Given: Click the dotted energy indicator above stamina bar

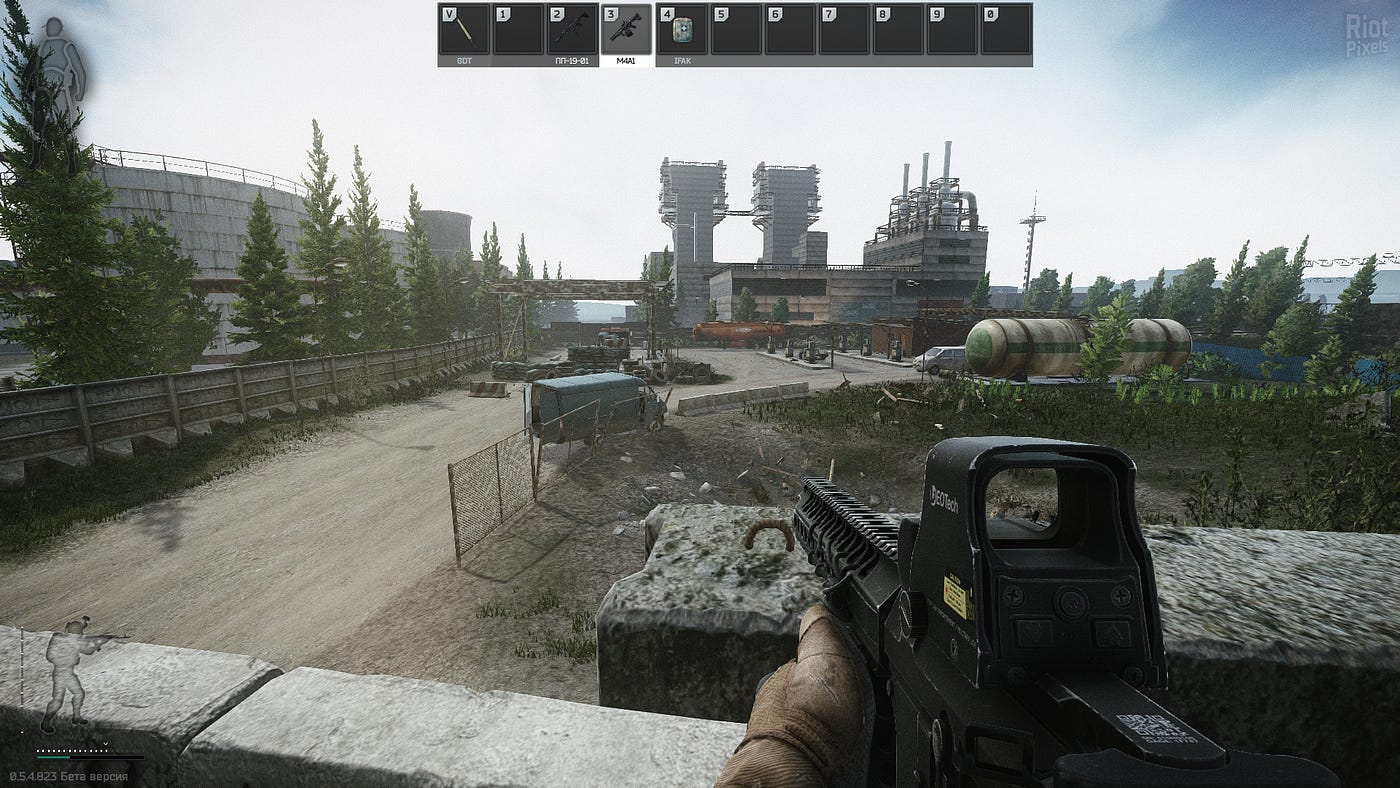Looking at the screenshot, I should pyautogui.click(x=70, y=751).
